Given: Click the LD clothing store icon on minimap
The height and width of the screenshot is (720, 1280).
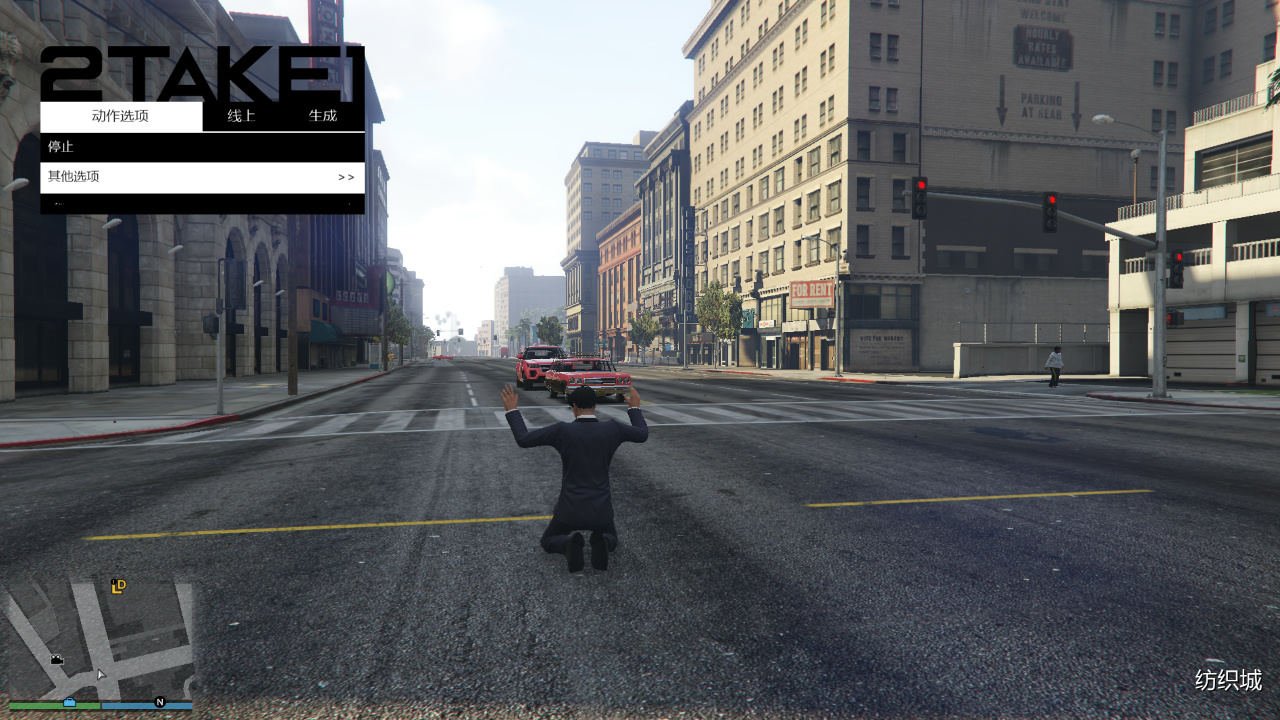Looking at the screenshot, I should [x=119, y=587].
